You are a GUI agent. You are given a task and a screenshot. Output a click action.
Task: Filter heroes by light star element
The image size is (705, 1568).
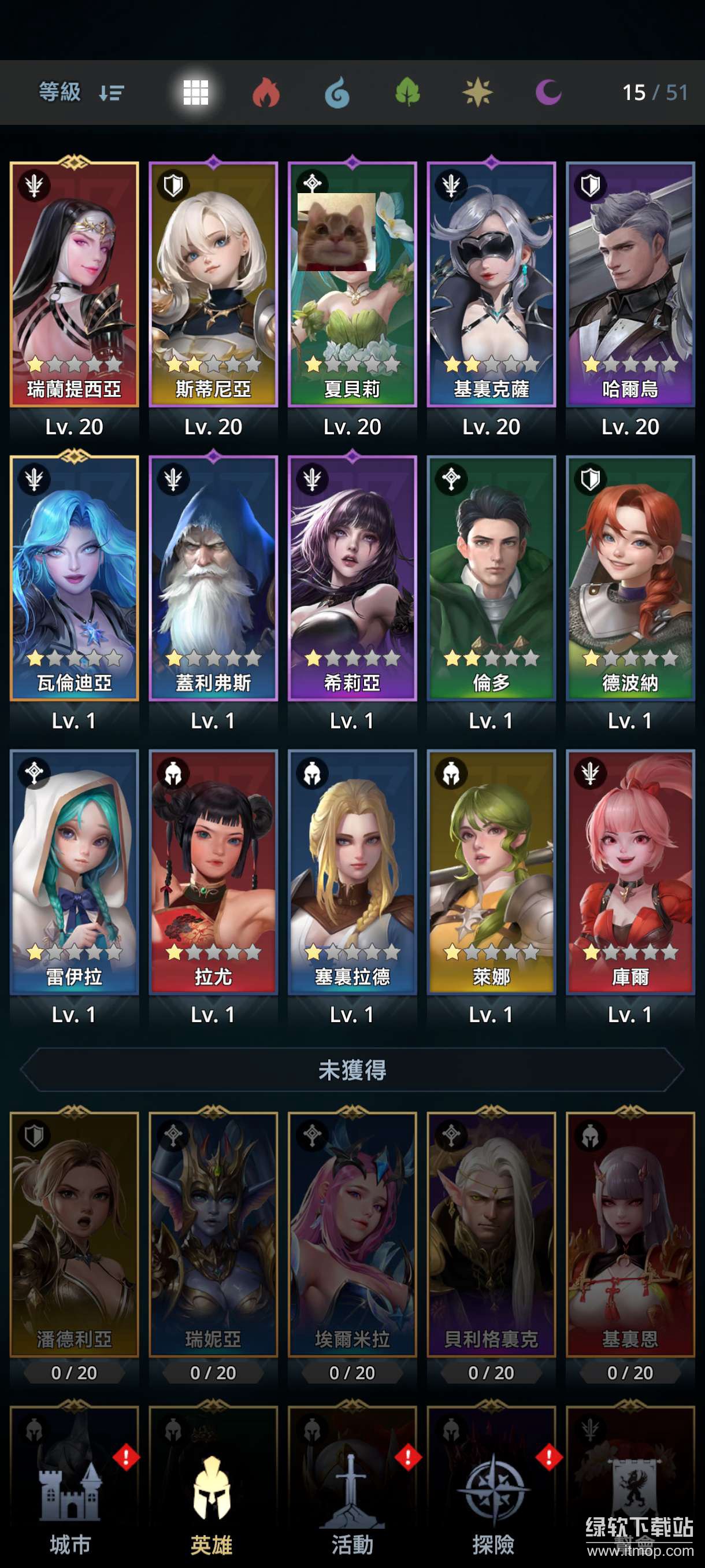click(477, 93)
